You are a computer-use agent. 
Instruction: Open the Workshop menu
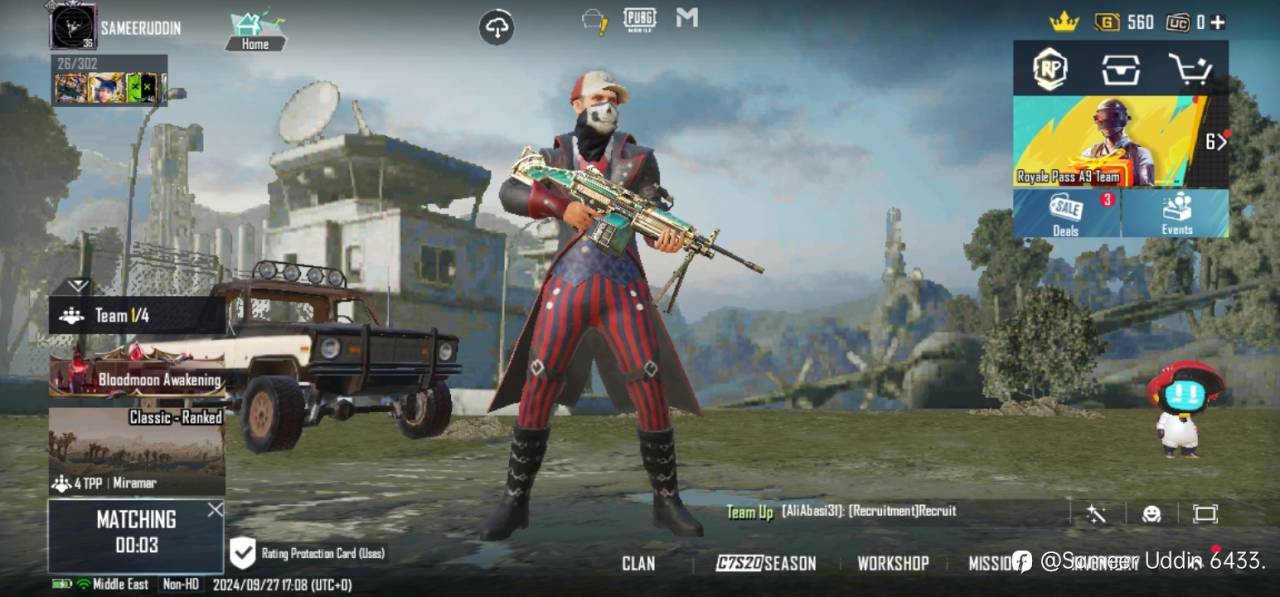[x=893, y=563]
